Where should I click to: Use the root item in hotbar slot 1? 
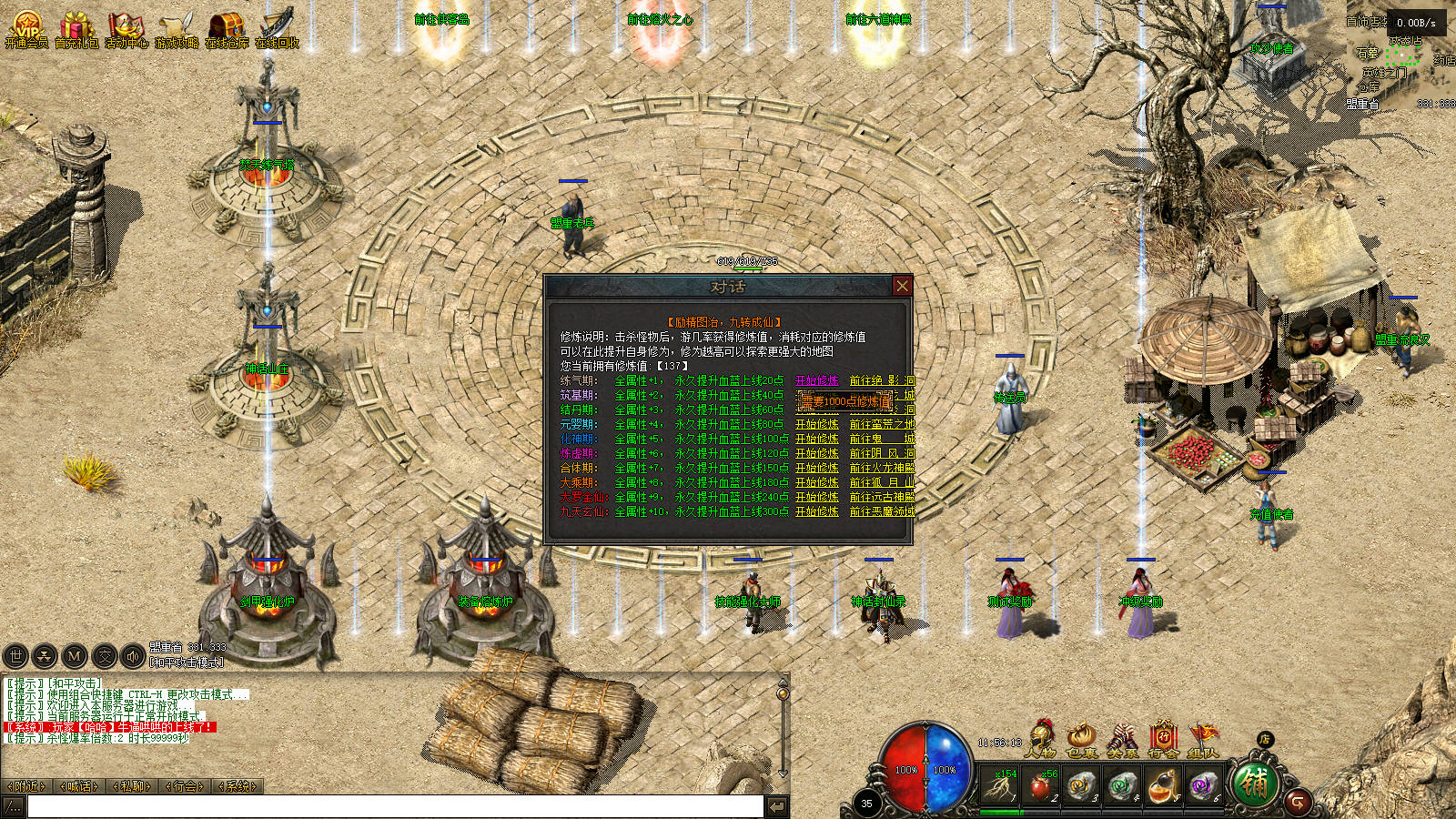(1000, 784)
